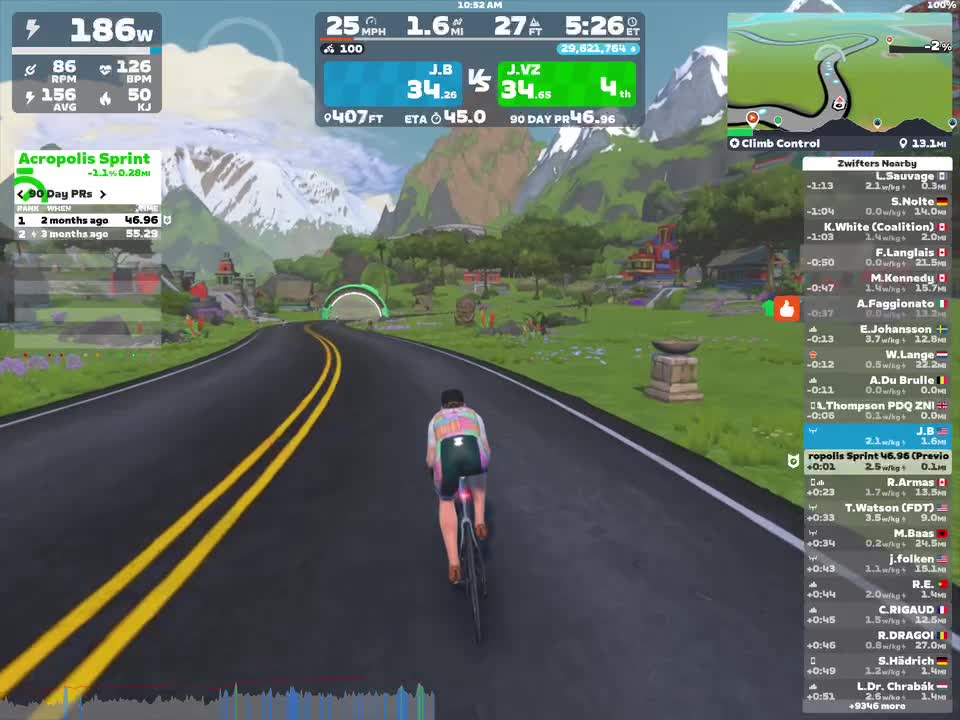Select rider R.Armas in the nearby list
Image resolution: width=960 pixels, height=720 pixels.
click(877, 487)
